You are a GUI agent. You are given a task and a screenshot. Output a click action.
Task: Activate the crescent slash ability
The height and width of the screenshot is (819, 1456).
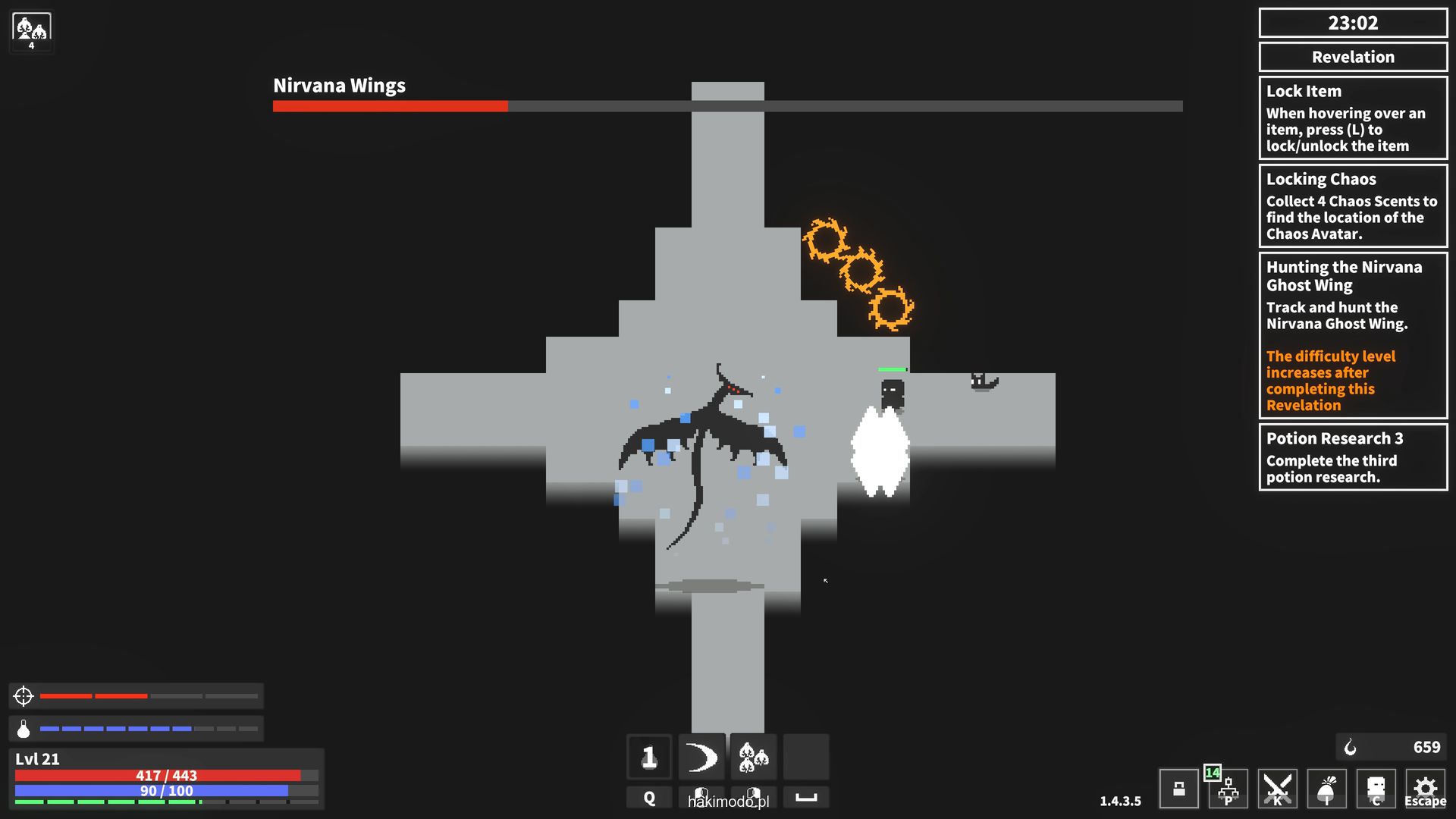tap(701, 757)
